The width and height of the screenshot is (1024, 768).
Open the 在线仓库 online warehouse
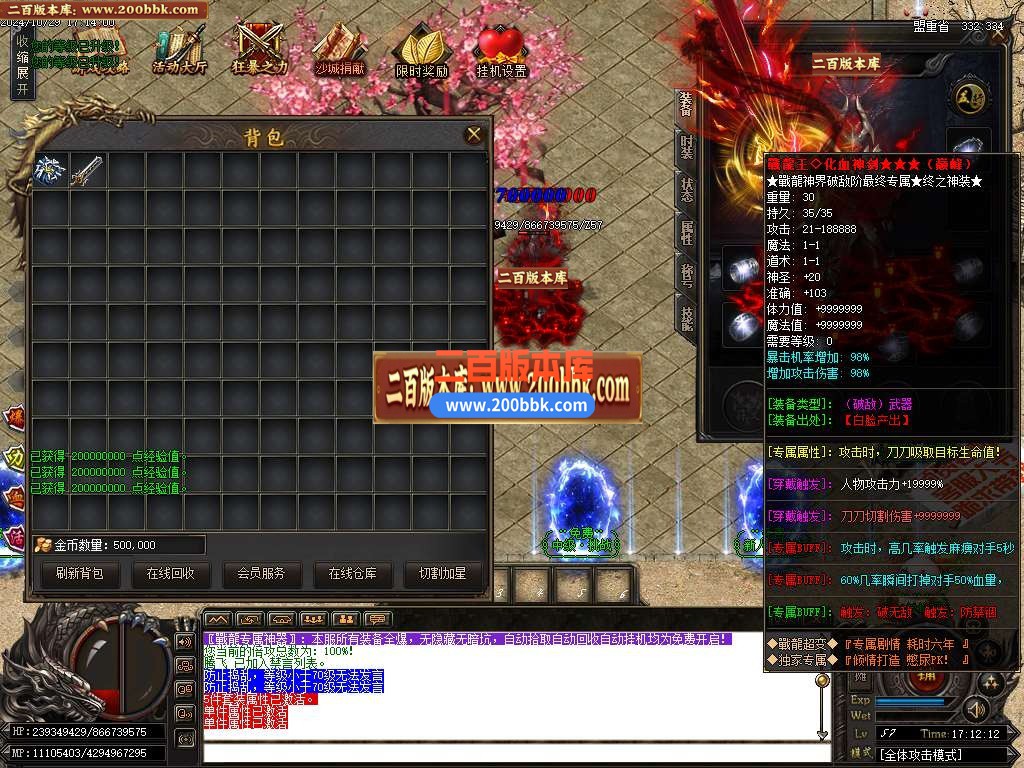pyautogui.click(x=352, y=574)
